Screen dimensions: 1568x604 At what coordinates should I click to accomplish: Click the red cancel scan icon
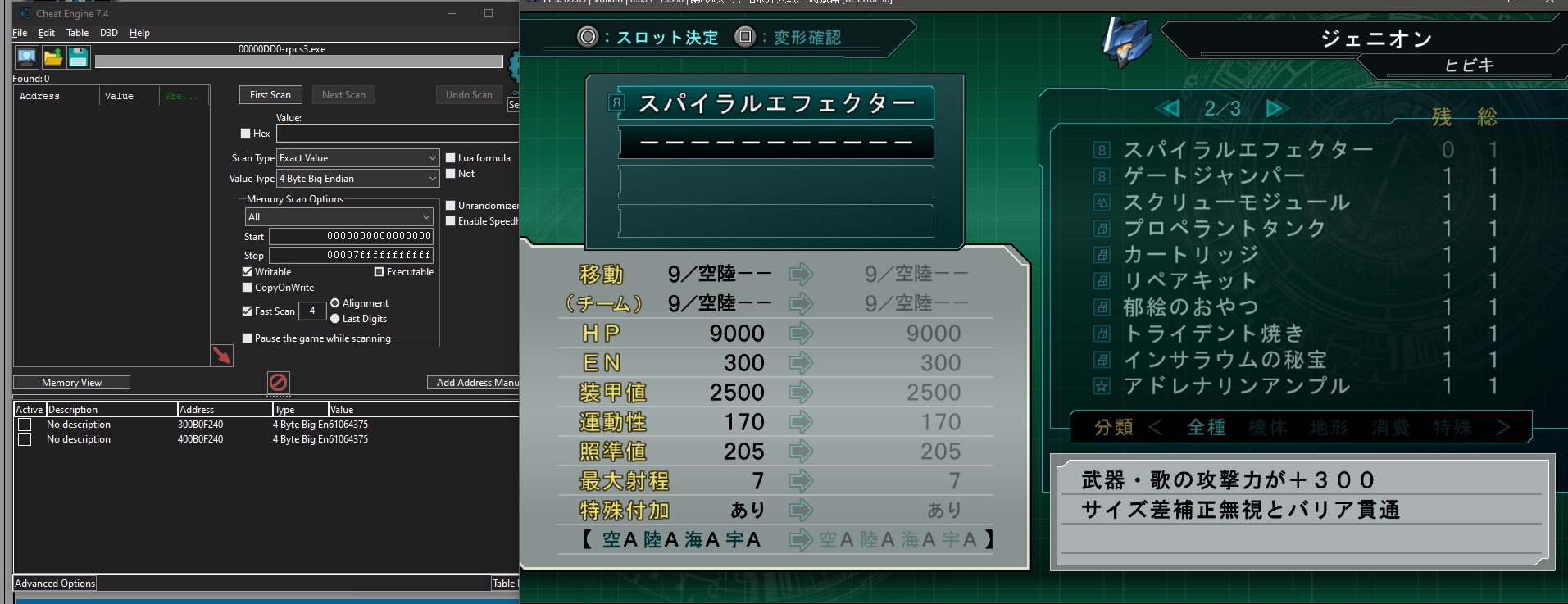[279, 382]
